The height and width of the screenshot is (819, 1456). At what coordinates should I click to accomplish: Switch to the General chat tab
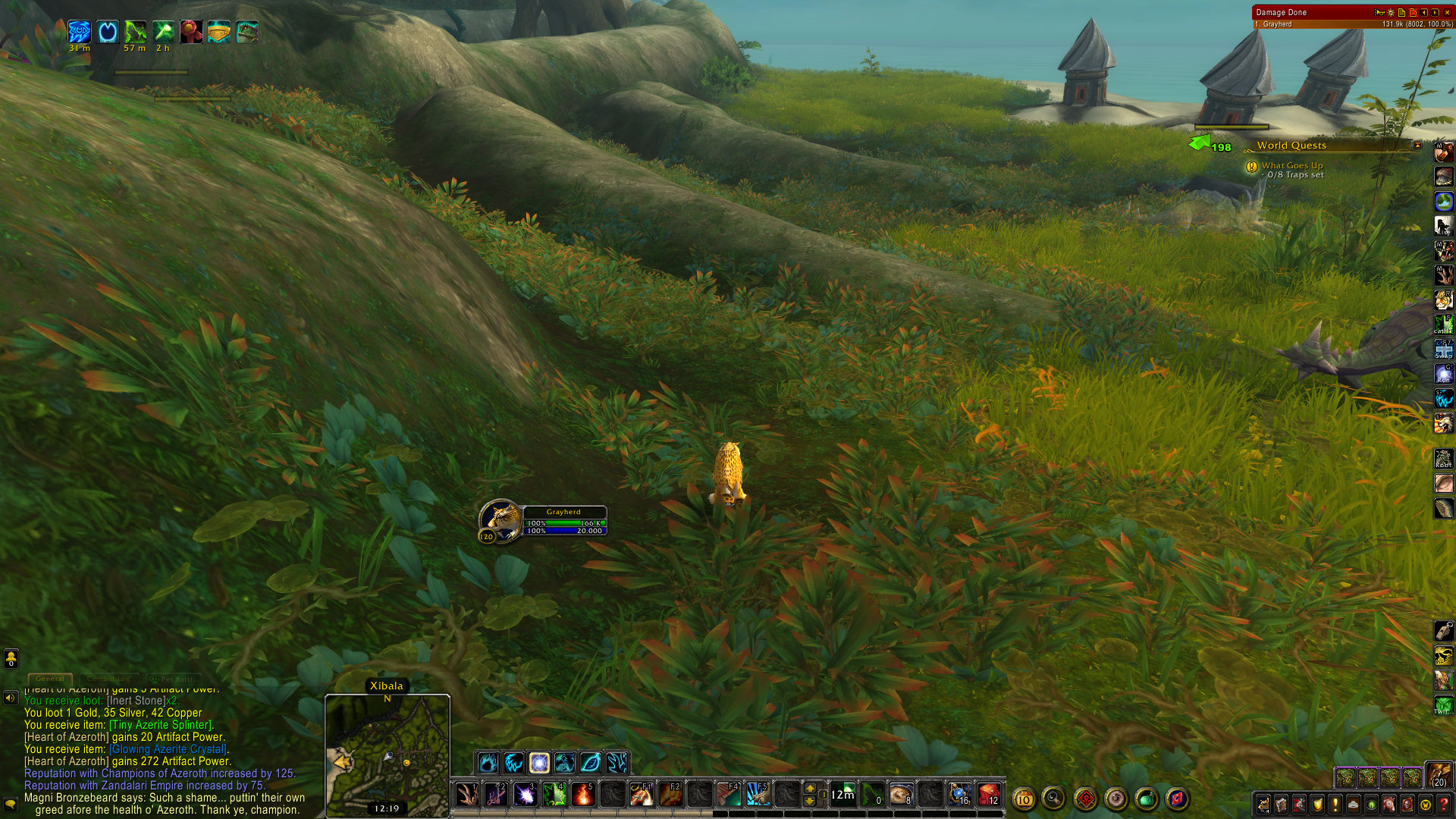[x=50, y=679]
